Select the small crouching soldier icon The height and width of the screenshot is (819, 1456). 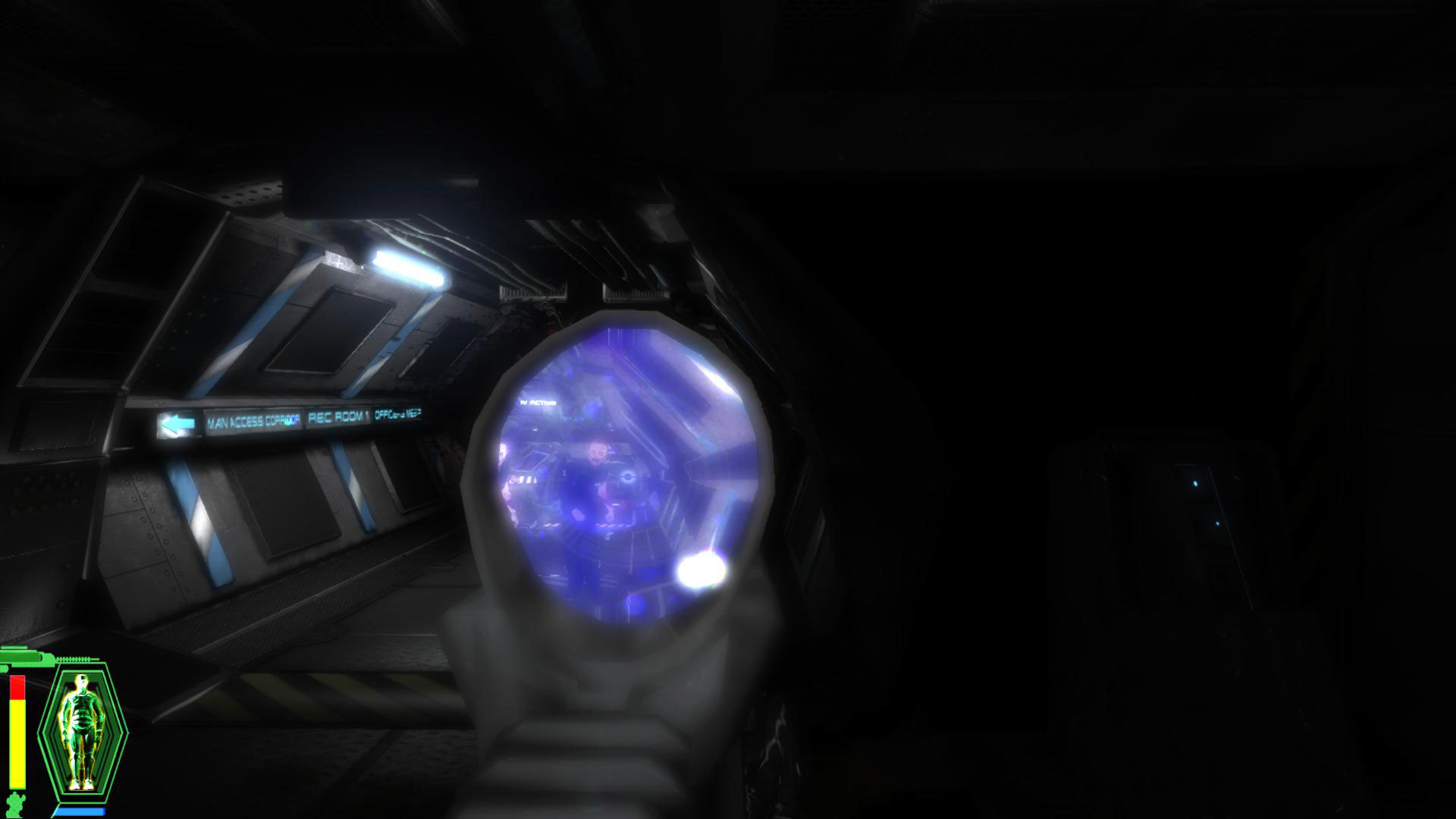[15, 802]
